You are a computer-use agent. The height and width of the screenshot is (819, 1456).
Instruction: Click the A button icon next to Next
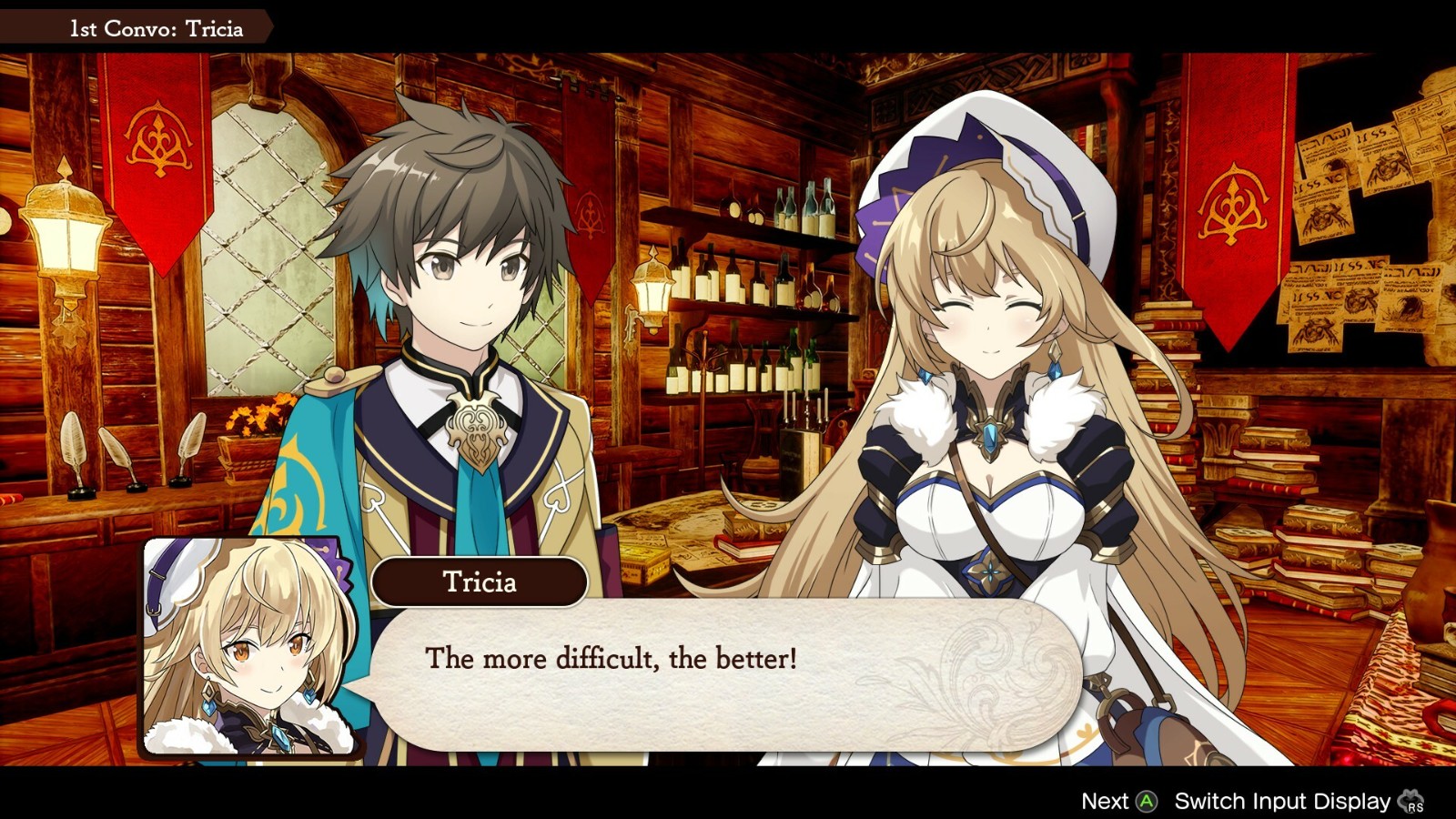(1148, 802)
